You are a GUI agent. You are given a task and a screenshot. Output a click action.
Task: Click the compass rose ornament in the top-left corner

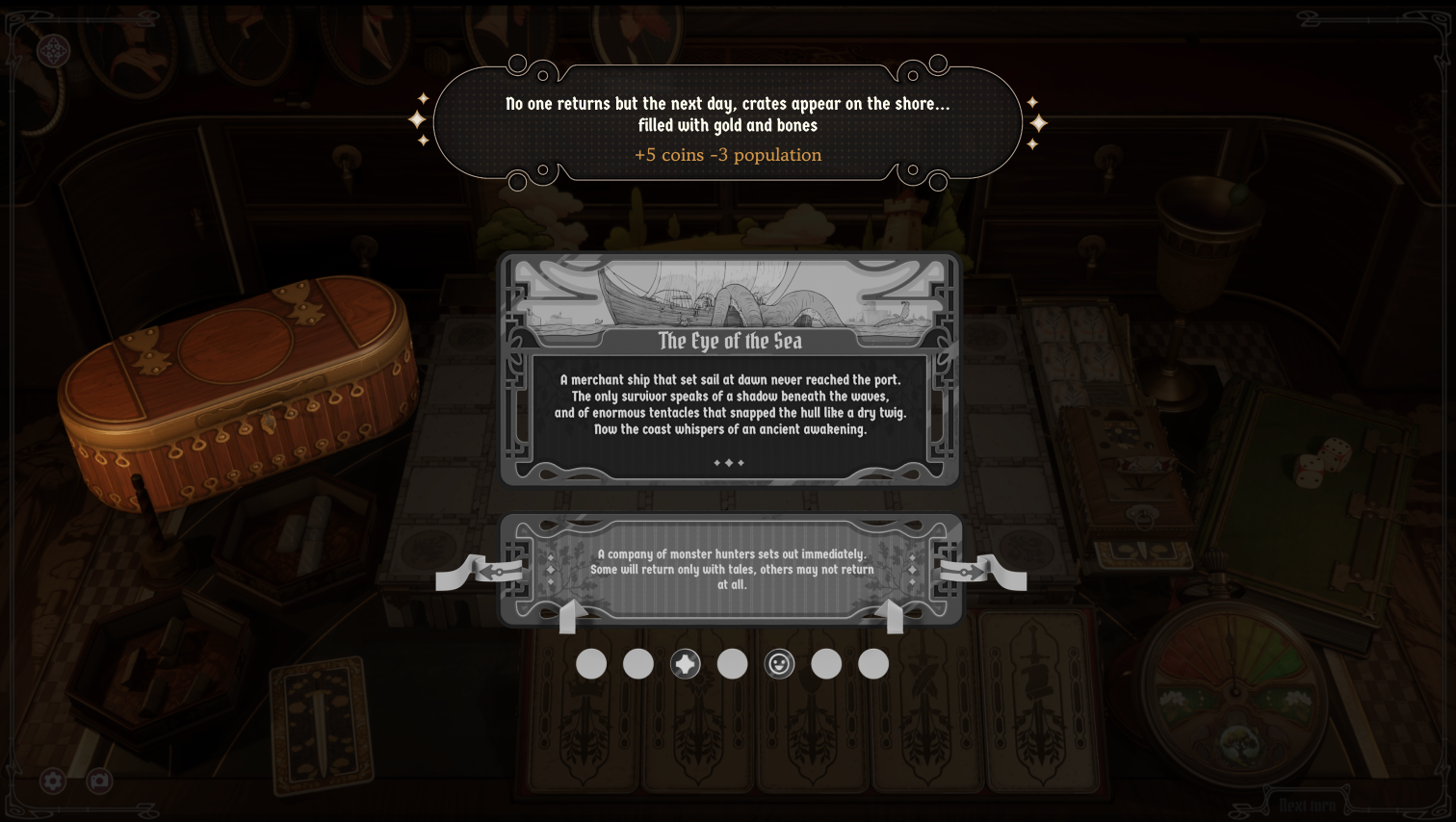[53, 53]
